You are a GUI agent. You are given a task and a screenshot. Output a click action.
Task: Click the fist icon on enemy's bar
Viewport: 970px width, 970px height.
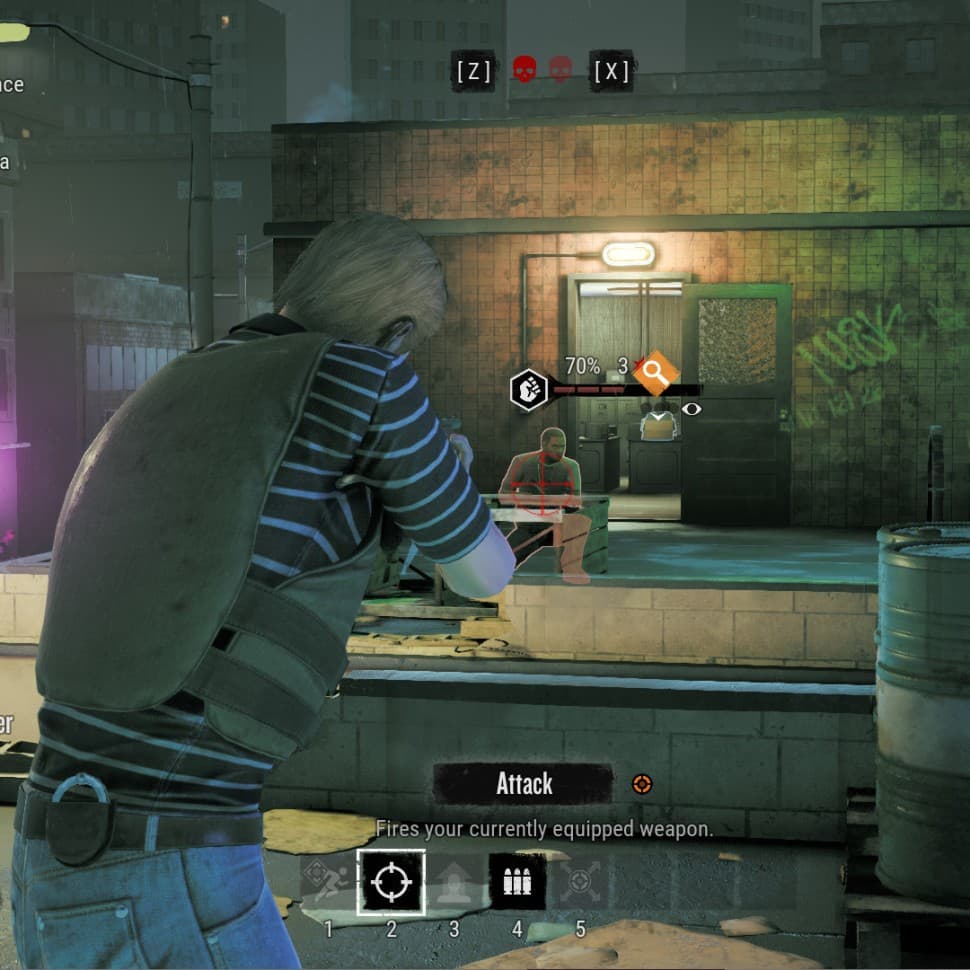[x=529, y=389]
